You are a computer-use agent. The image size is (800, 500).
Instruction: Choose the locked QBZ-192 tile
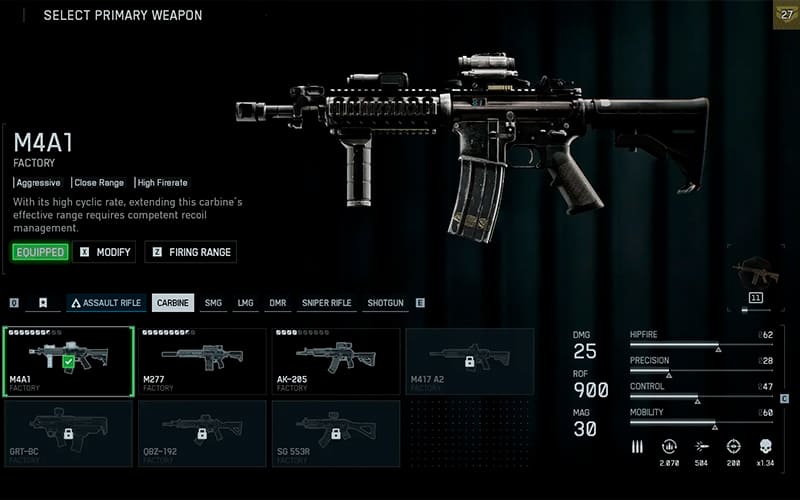202,433
